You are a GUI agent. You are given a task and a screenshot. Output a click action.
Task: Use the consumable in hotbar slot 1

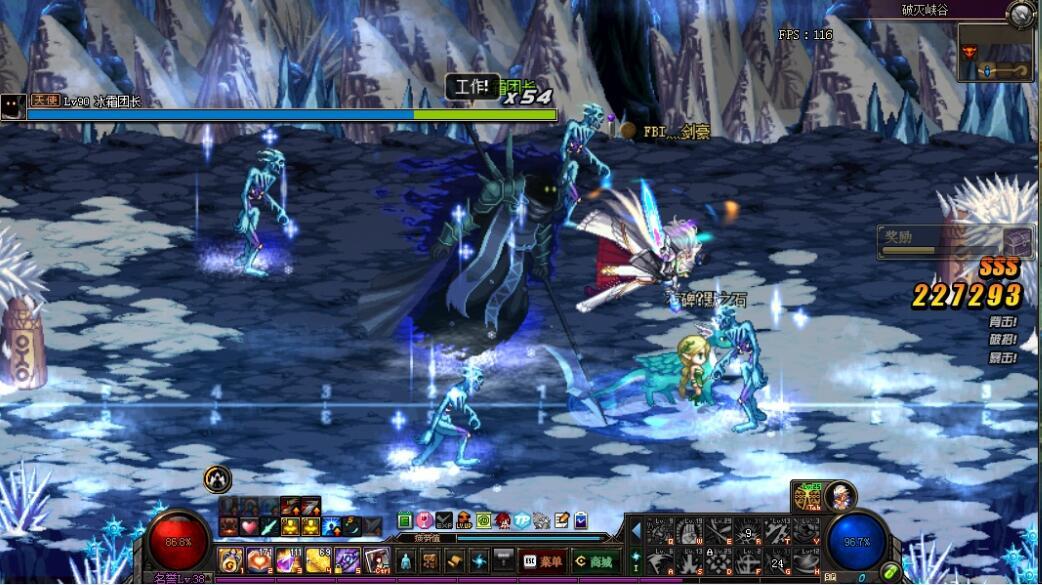232,560
